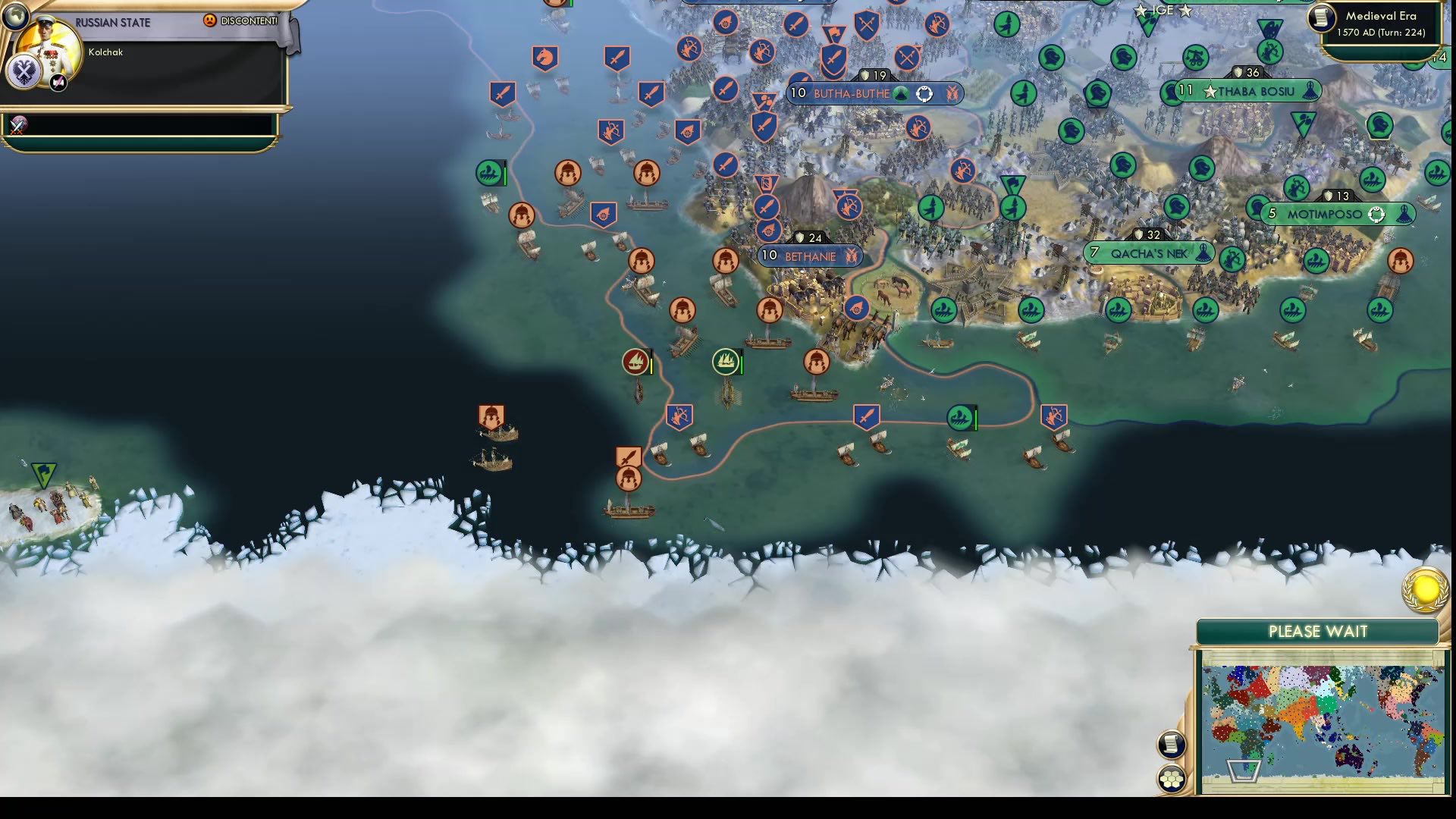1456x819 pixels.
Task: Click the population growth number on Bethanie
Action: (x=768, y=256)
